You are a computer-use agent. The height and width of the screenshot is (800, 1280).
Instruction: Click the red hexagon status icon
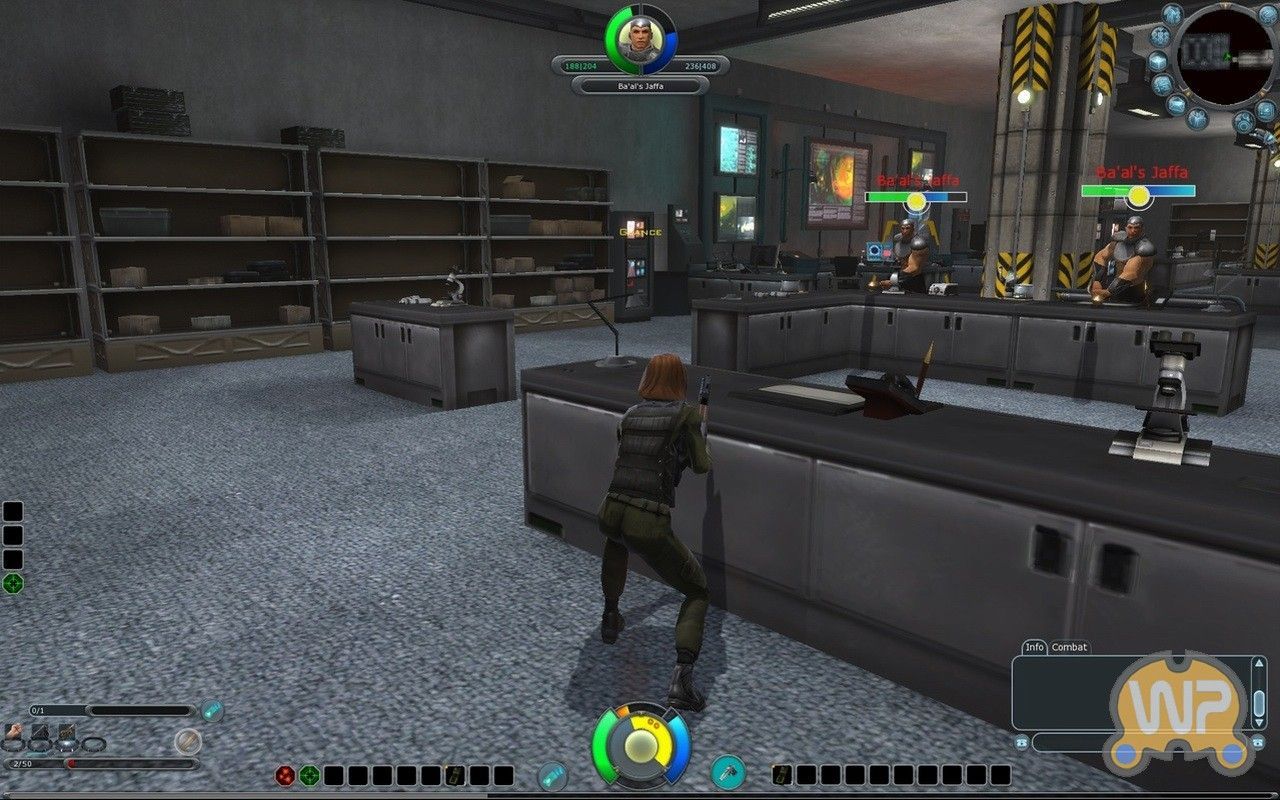click(x=286, y=775)
